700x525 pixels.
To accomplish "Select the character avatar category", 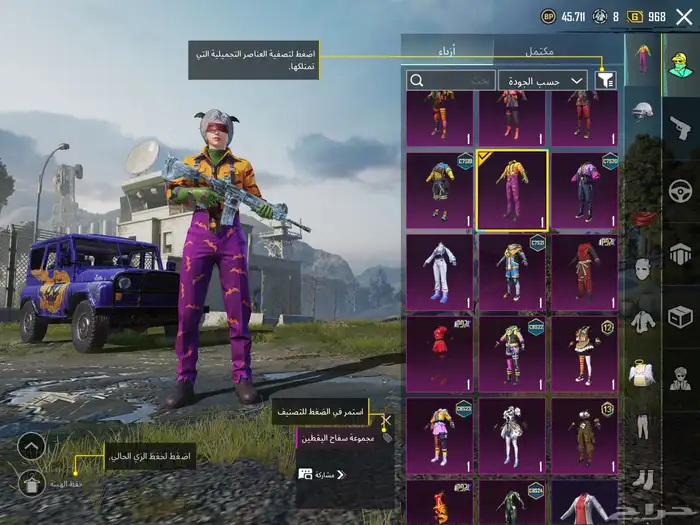I will (x=680, y=65).
